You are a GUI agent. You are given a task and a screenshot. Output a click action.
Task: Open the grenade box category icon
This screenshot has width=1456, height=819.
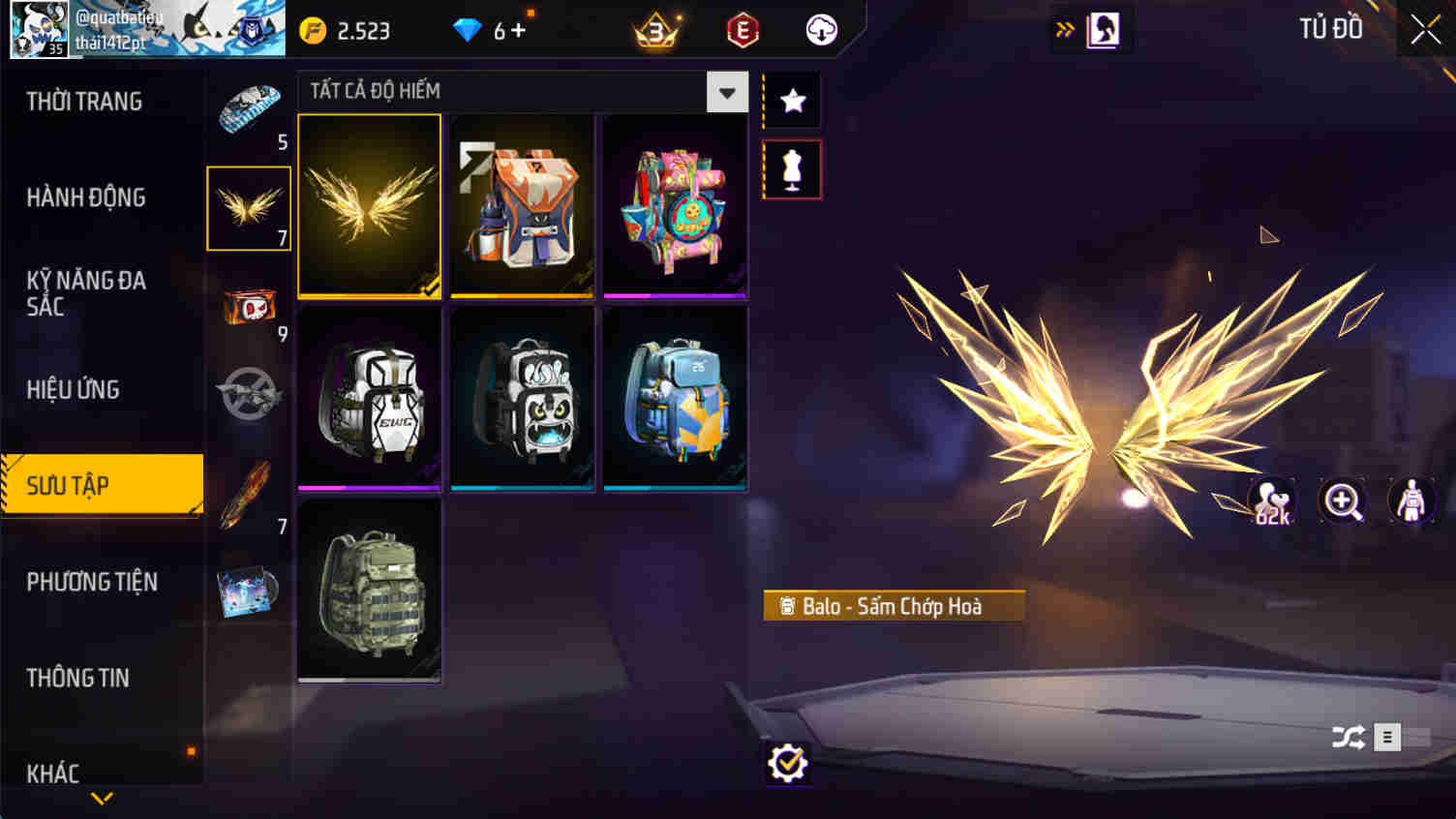248,305
